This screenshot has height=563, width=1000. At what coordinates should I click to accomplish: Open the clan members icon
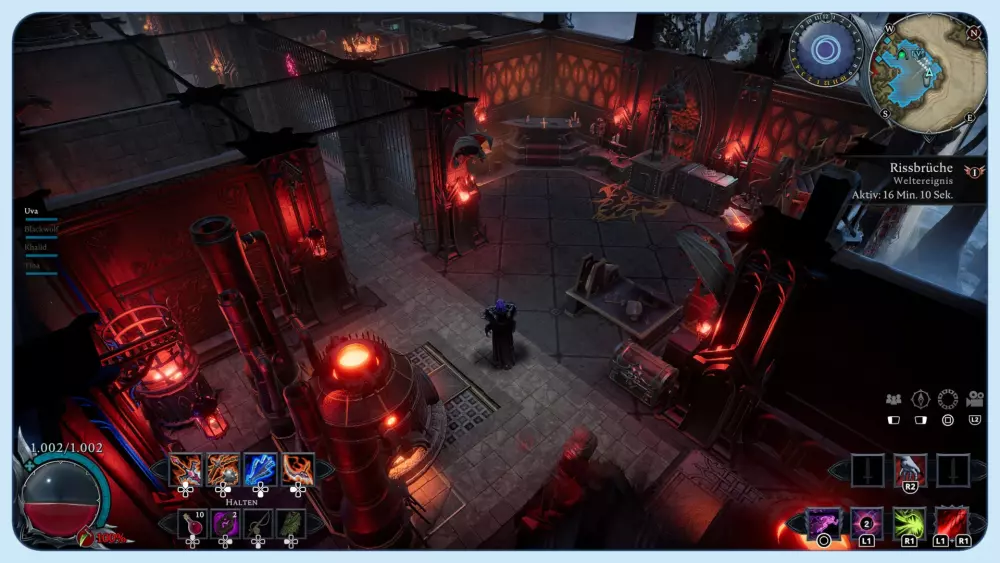click(894, 399)
